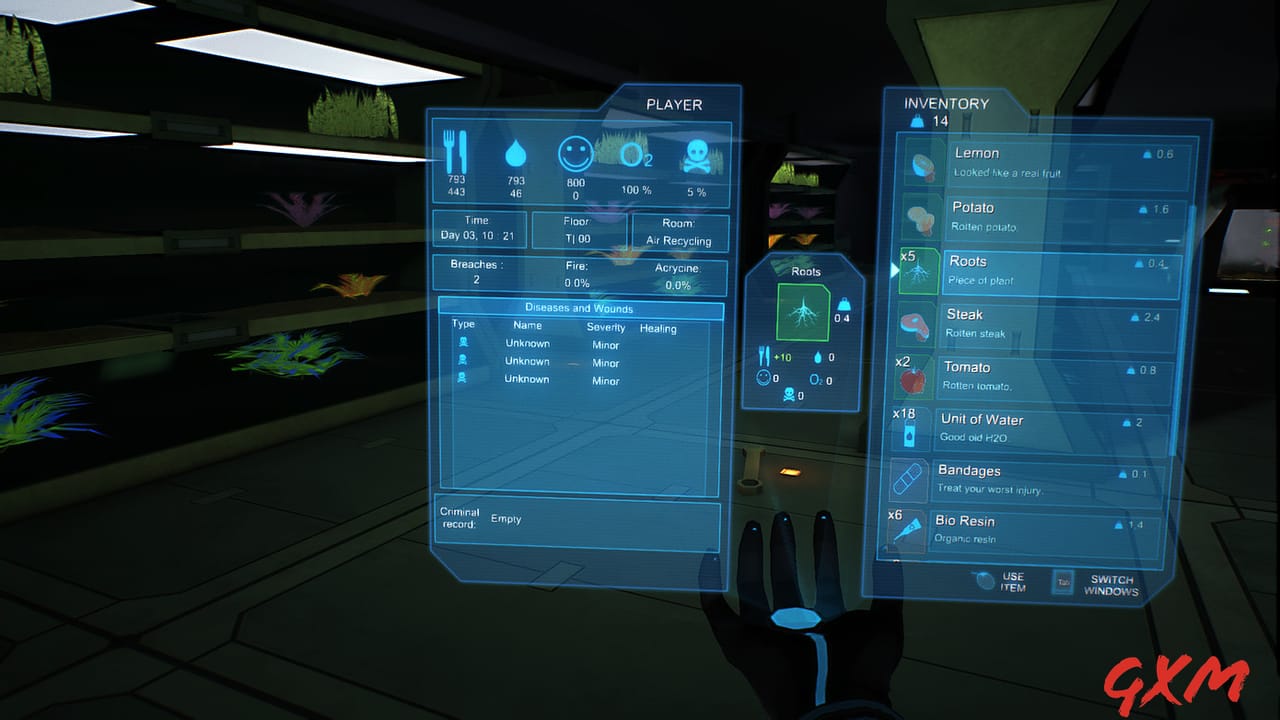Switch to the Inventory window
The image size is (1280, 720).
[x=945, y=103]
